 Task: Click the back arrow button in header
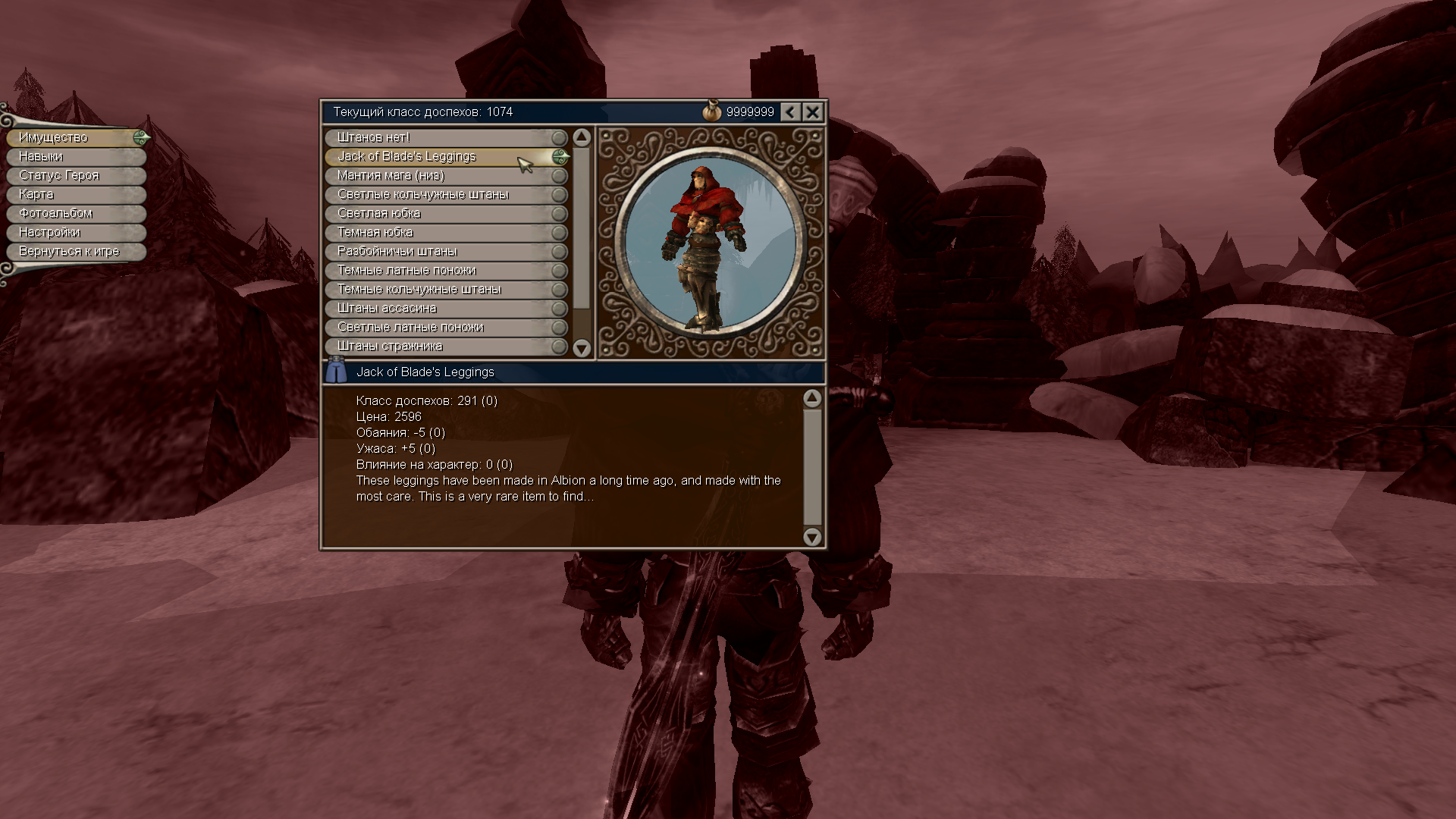point(790,112)
